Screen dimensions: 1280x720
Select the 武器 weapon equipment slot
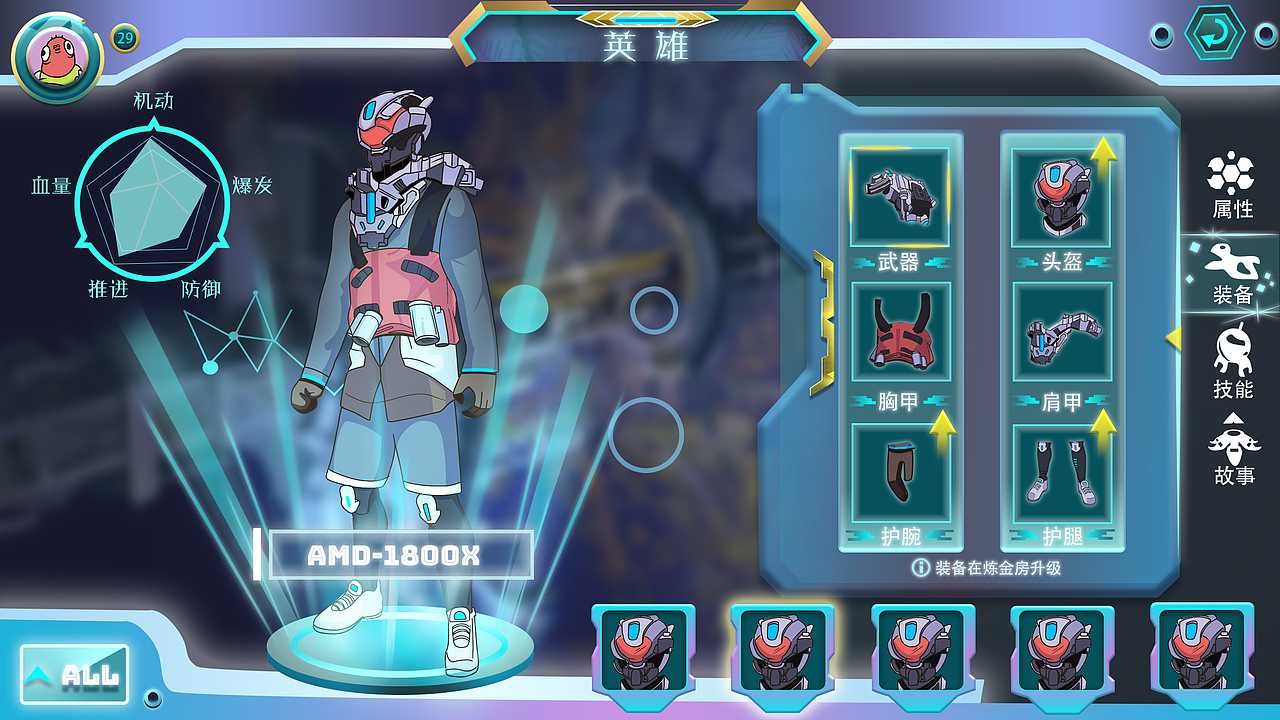coord(900,197)
